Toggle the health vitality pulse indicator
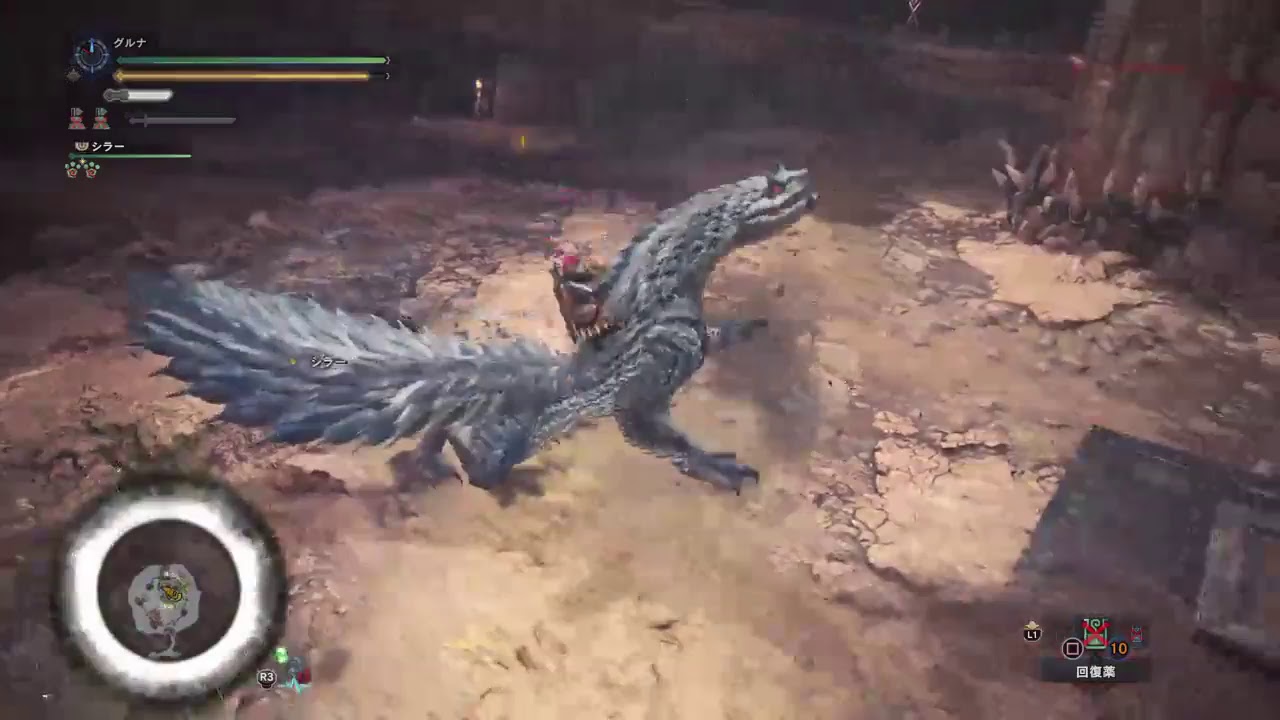Image resolution: width=1280 pixels, height=720 pixels. coord(73,75)
